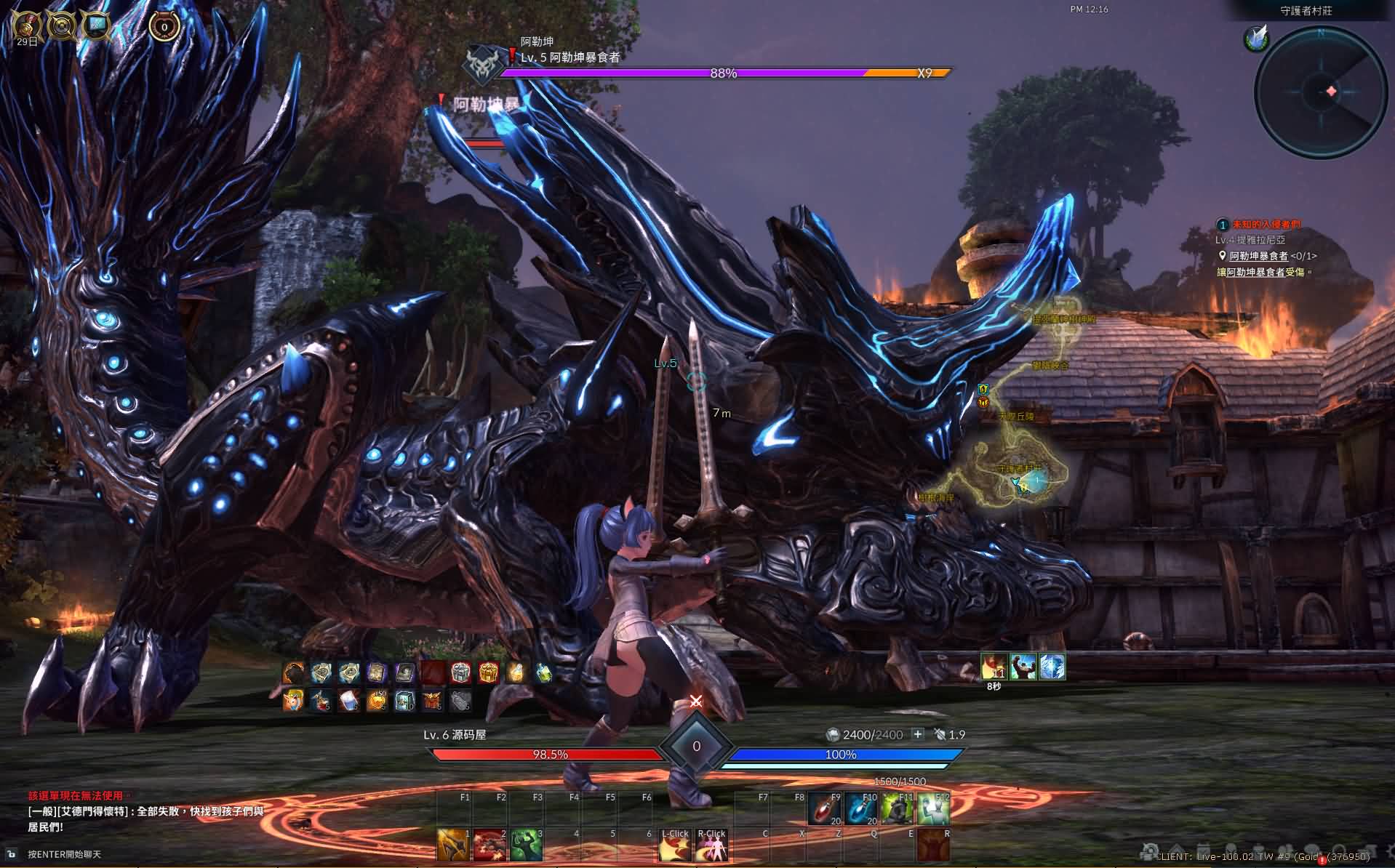Viewport: 1395px width, 868px height.
Task: Use the green potion bottle item
Action: 544,673
